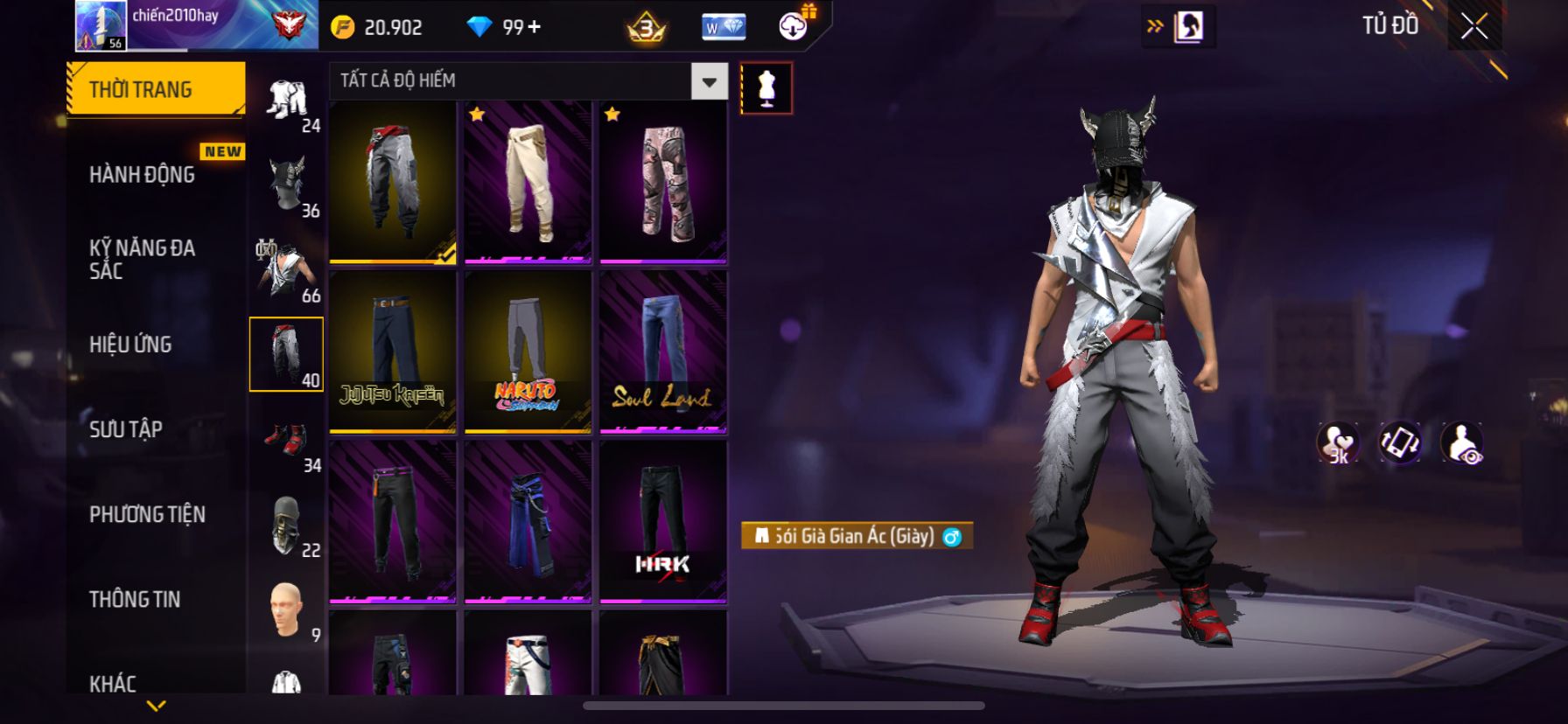The height and width of the screenshot is (724, 1568).
Task: Close the wardrobe with the X button
Action: [x=1474, y=27]
